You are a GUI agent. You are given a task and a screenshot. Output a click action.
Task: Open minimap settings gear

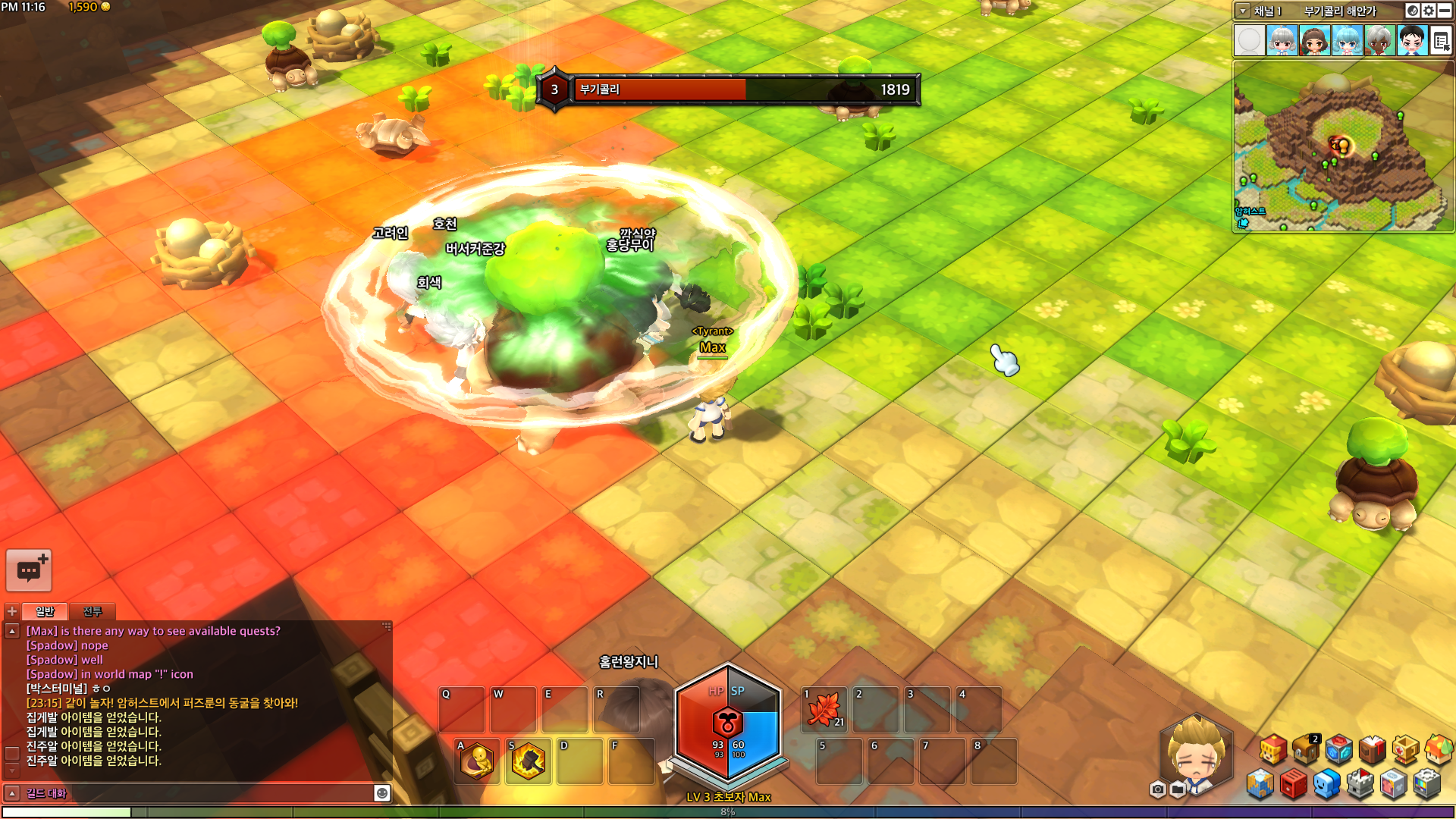click(x=1429, y=11)
